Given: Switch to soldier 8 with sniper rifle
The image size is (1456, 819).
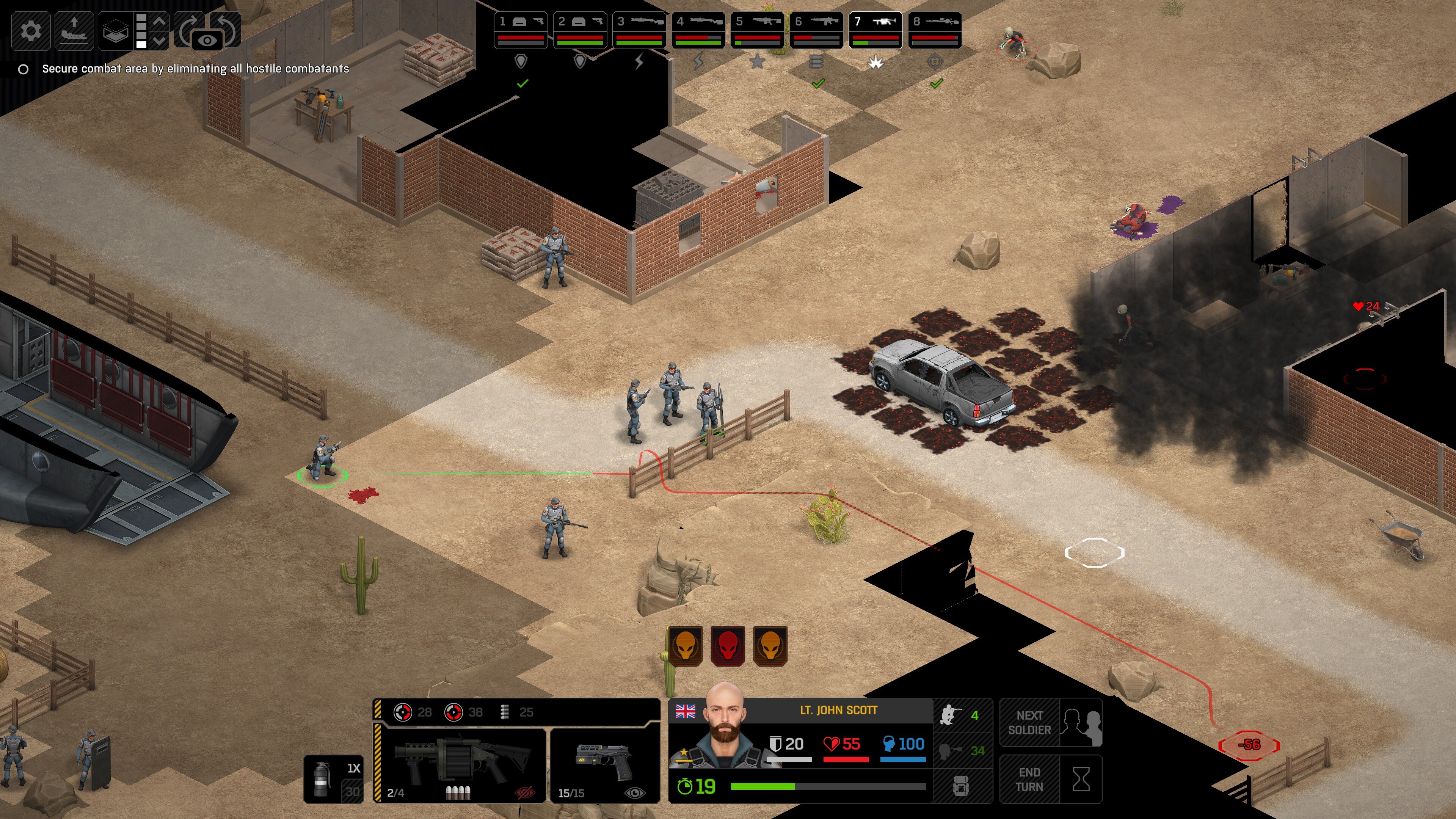Looking at the screenshot, I should (x=935, y=30).
